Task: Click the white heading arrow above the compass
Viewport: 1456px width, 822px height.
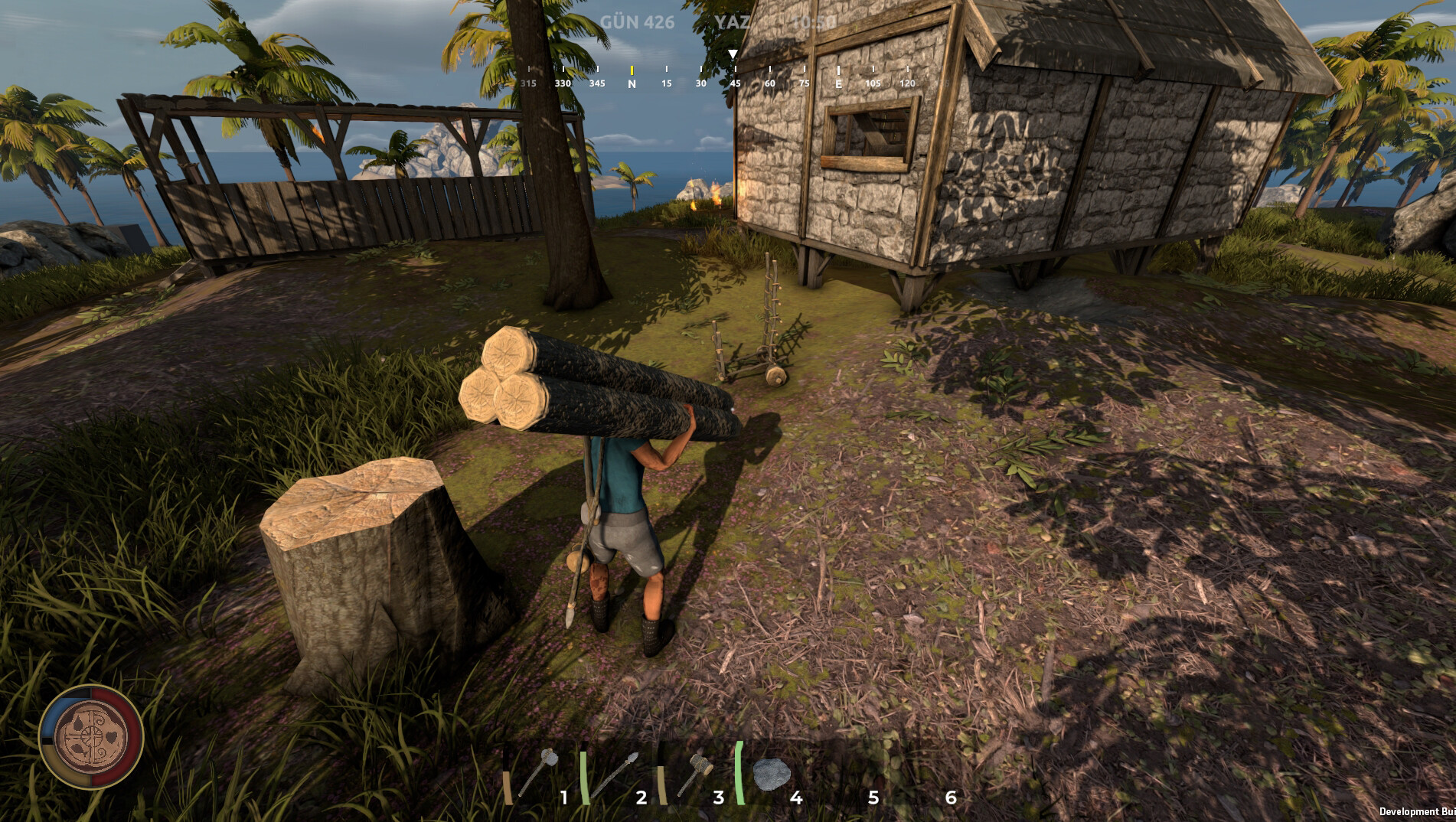Action: (x=733, y=54)
